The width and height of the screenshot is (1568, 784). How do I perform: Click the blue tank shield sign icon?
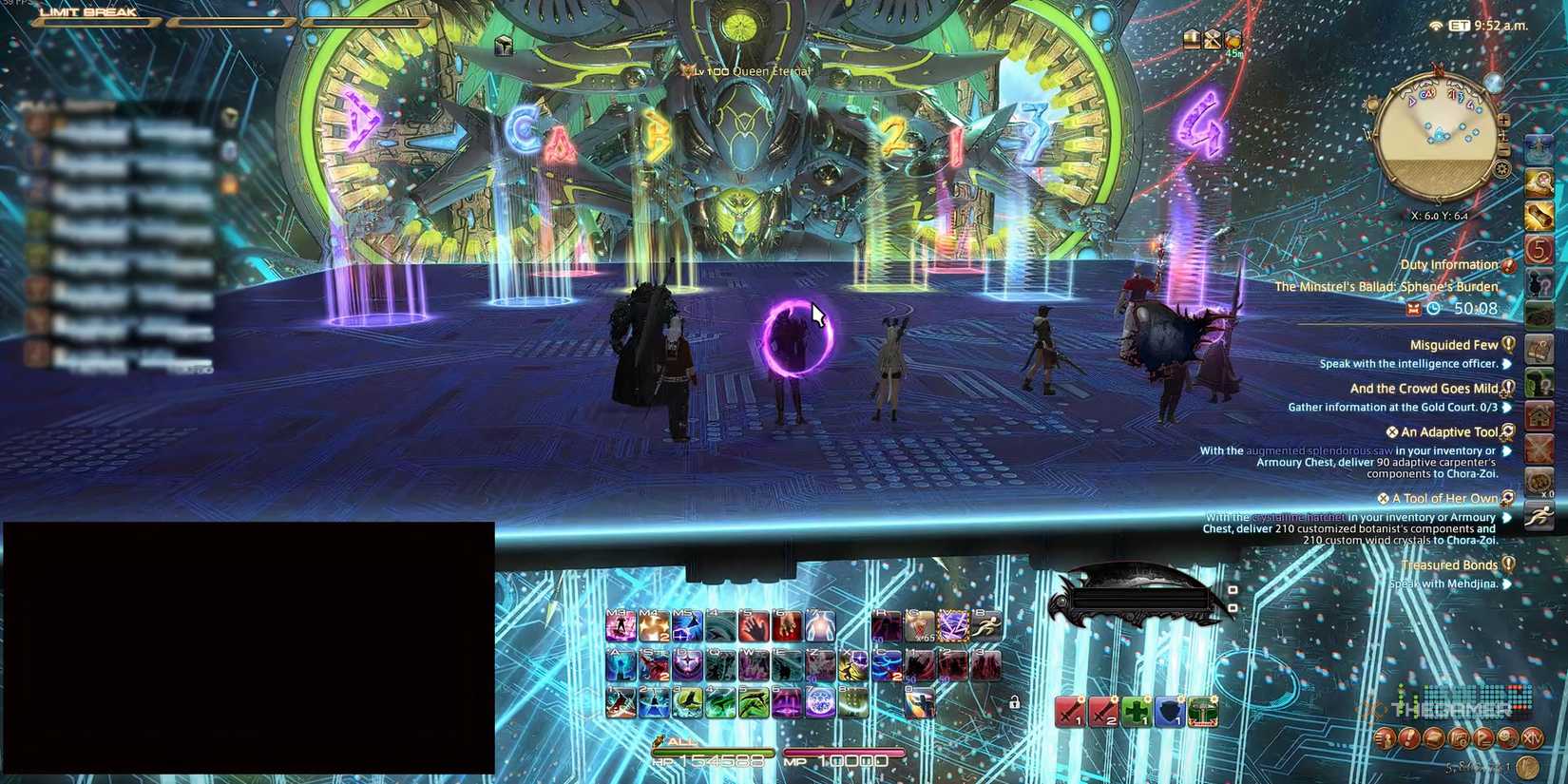coord(1169,712)
